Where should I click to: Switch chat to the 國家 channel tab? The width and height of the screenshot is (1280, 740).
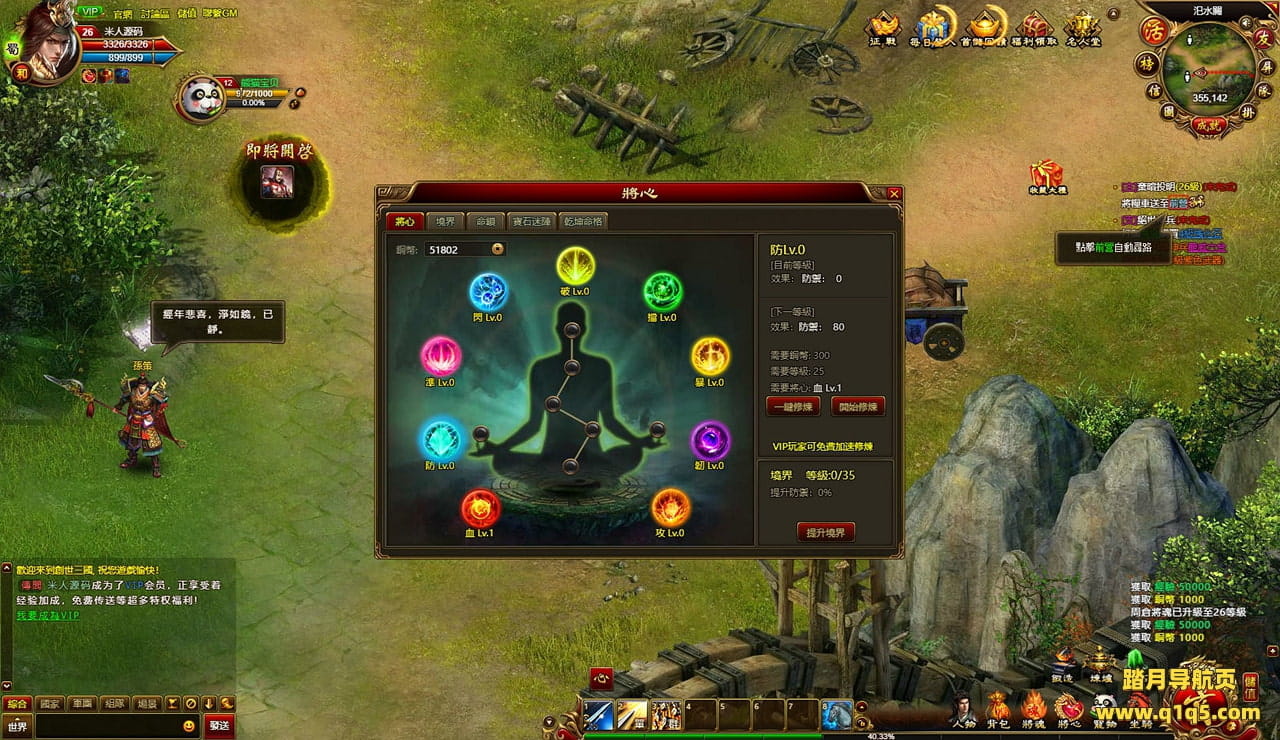[x=50, y=703]
